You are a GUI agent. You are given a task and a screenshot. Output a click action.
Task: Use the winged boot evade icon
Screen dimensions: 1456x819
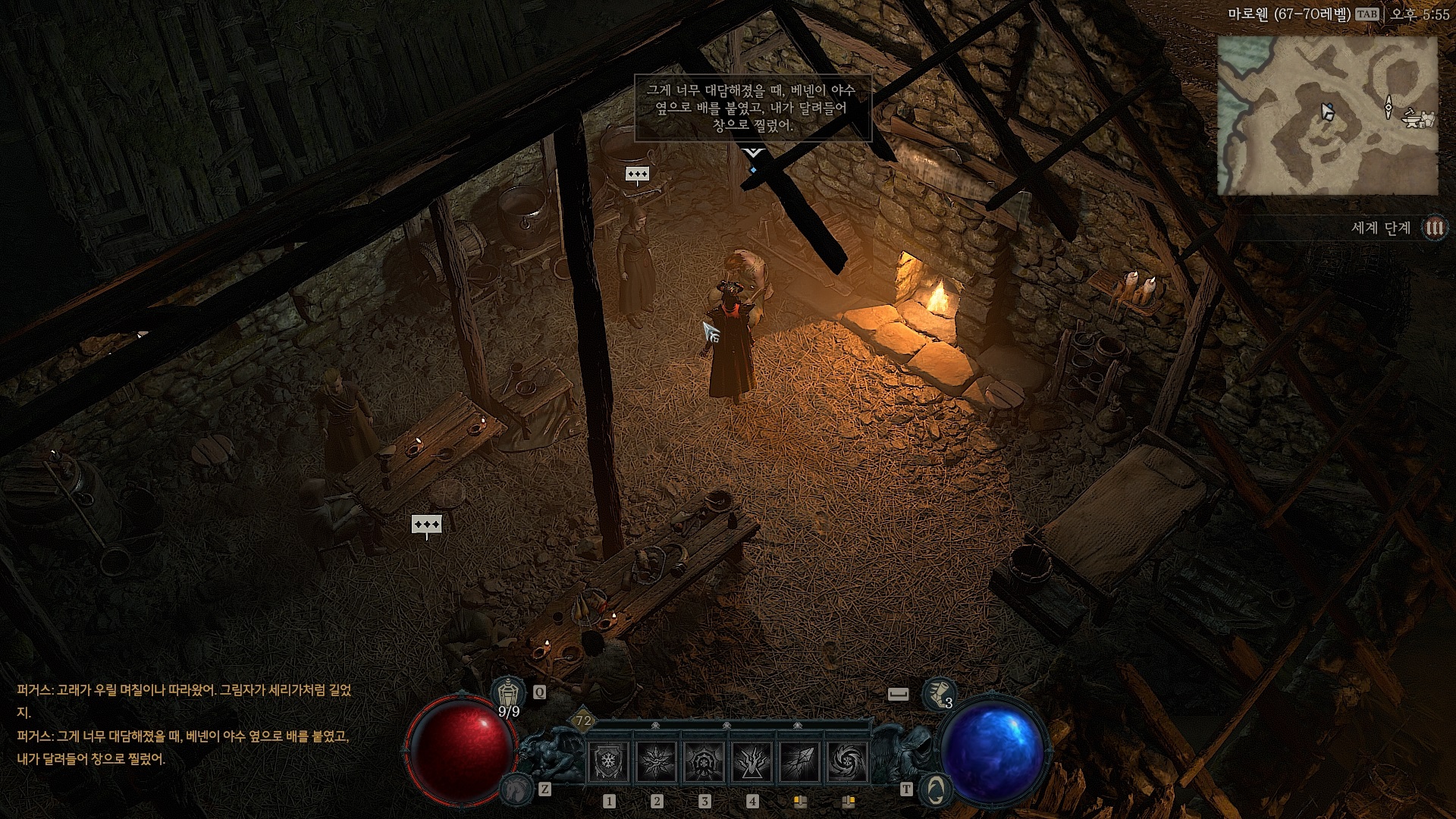[938, 693]
